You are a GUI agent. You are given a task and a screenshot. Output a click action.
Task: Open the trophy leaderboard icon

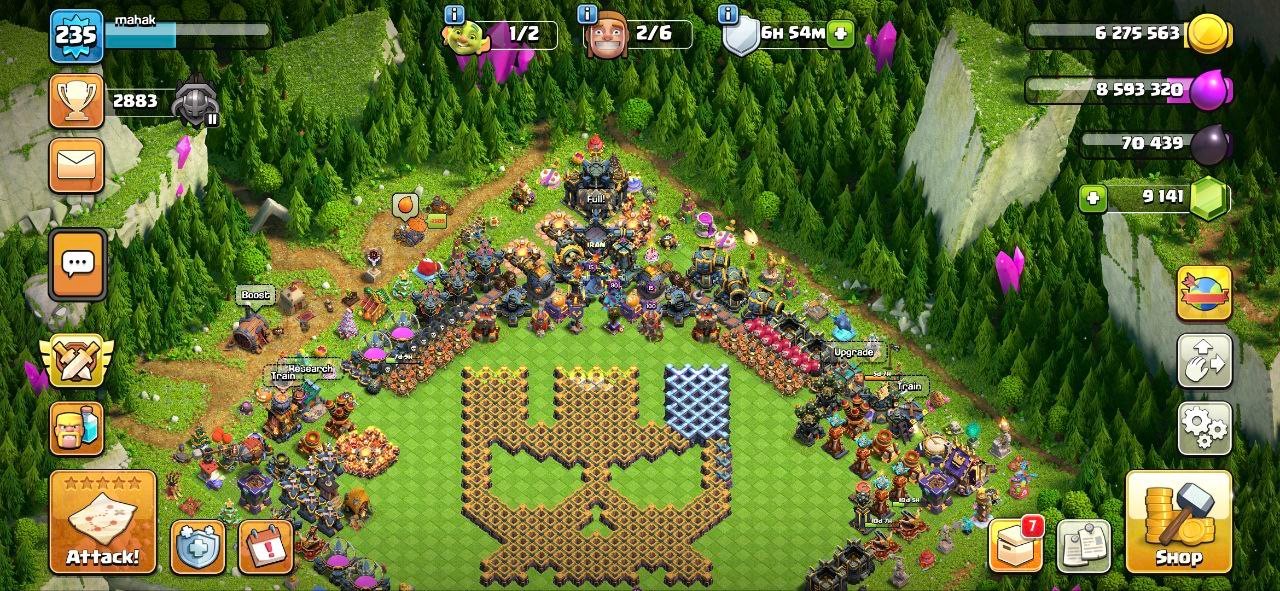pyautogui.click(x=76, y=101)
